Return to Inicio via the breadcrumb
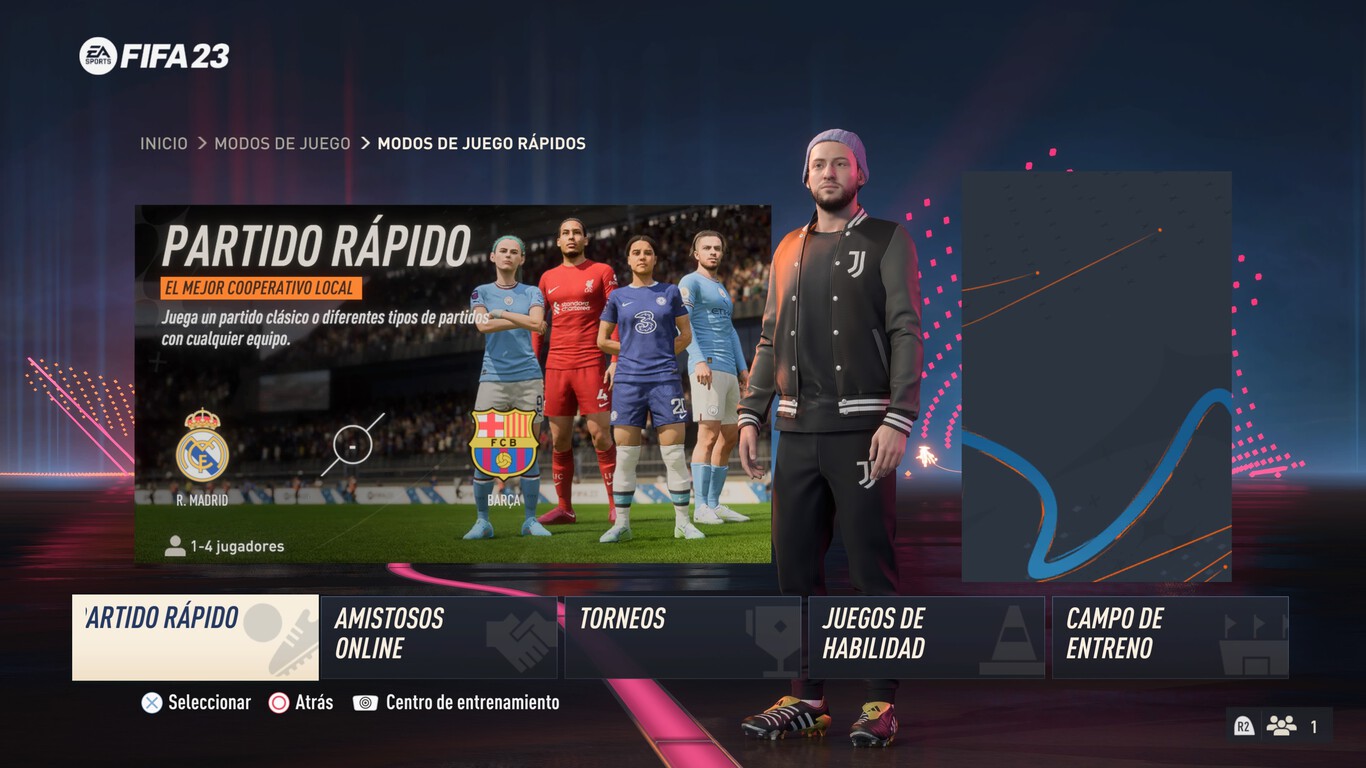 click(166, 143)
